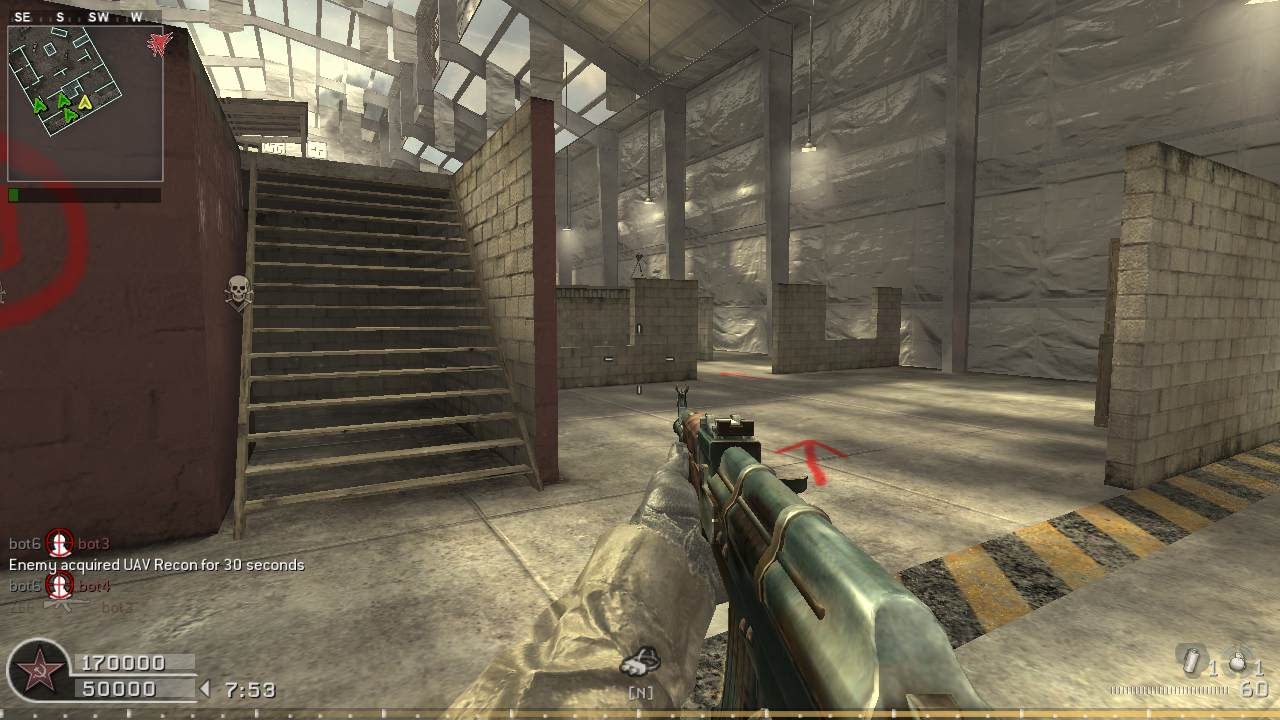This screenshot has height=720, width=1280.
Task: Click the red star faction emblem
Action: (40, 671)
